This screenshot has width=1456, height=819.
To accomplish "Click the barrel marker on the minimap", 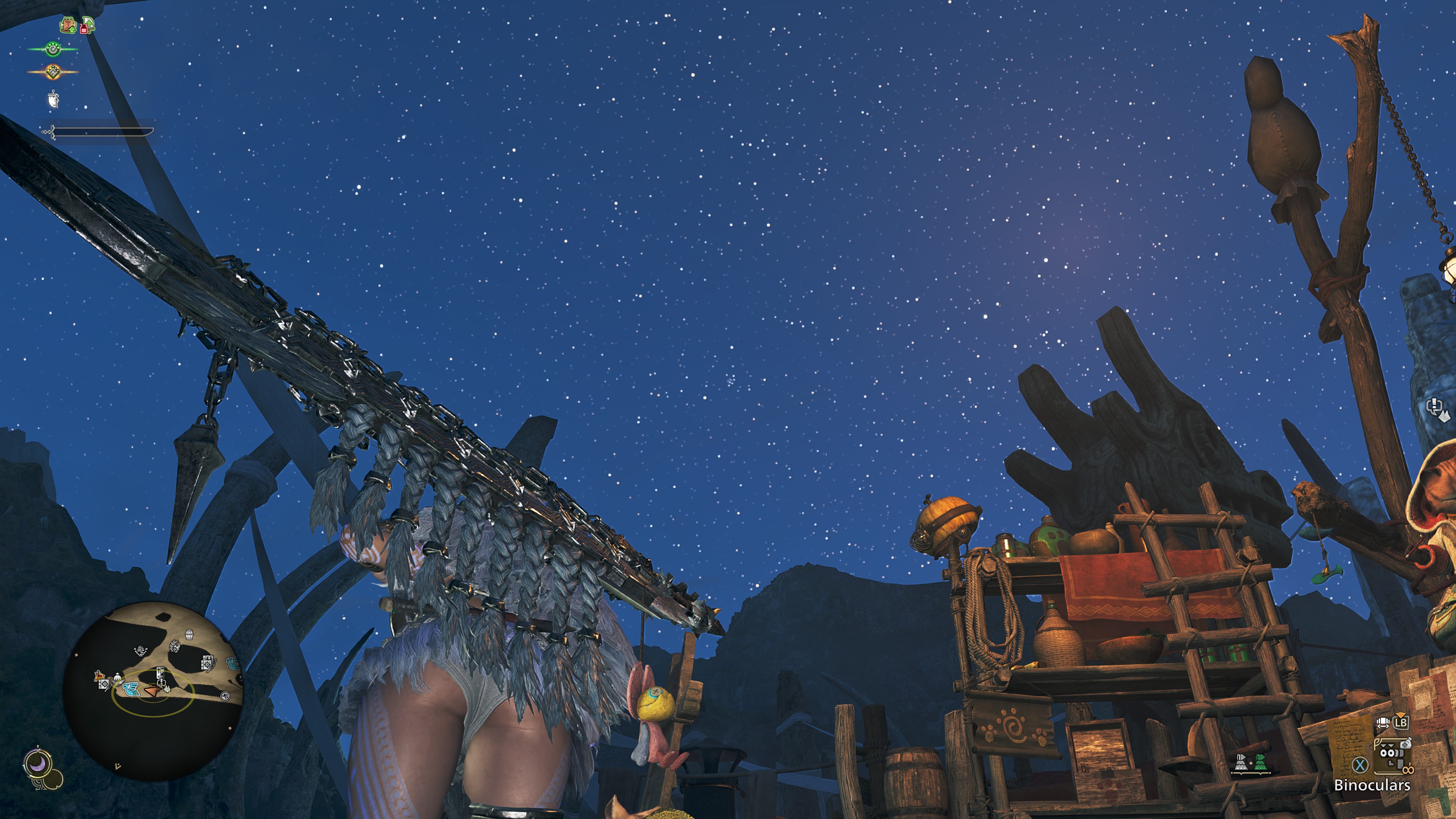I will coord(189,635).
